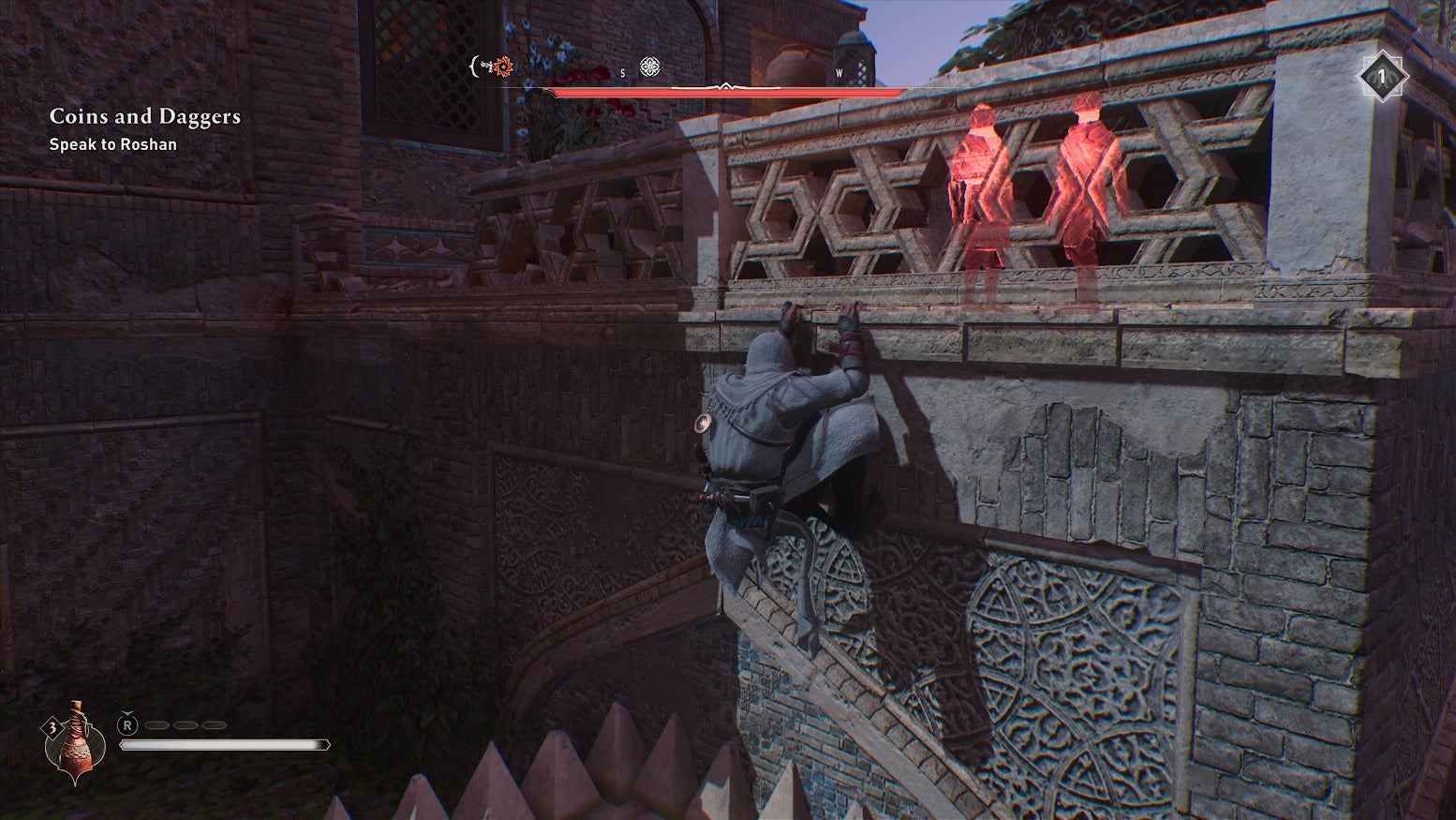
Task: Click the number 3 on the tool pouch
Action: pyautogui.click(x=52, y=726)
